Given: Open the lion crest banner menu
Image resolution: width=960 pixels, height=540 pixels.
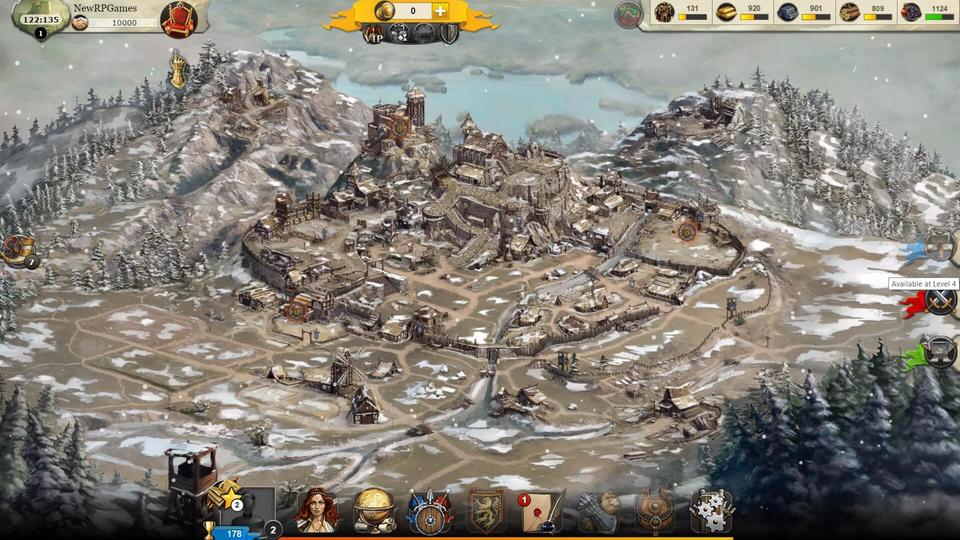Looking at the screenshot, I should pos(487,511).
